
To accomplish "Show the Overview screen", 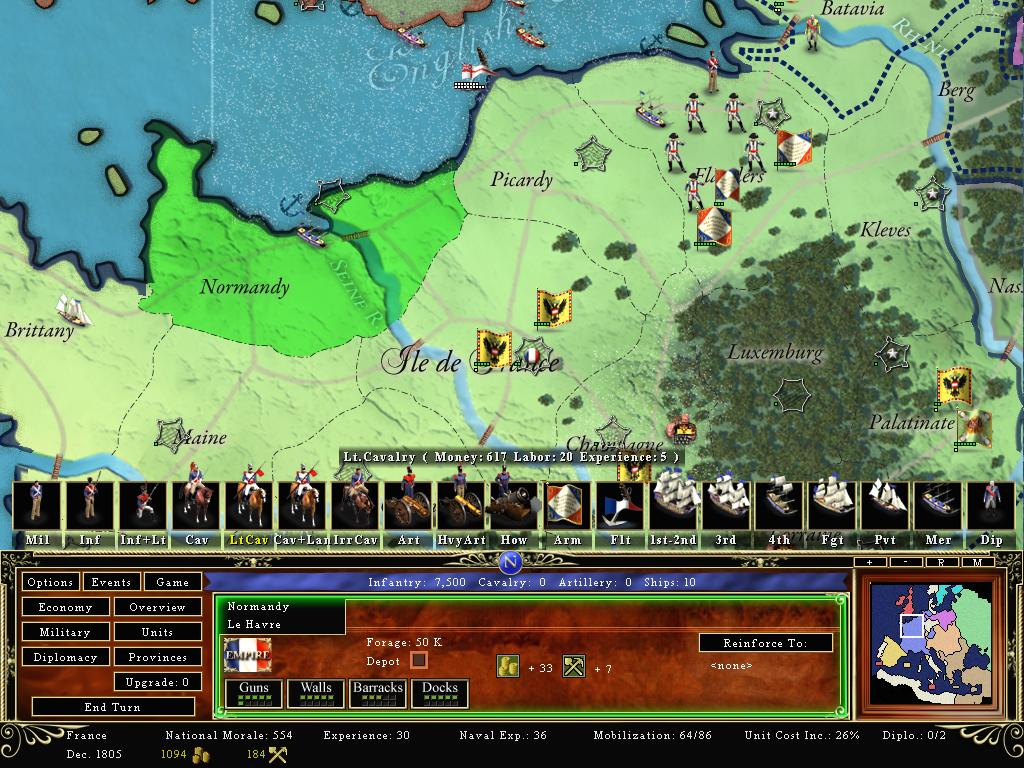I will click(157, 607).
